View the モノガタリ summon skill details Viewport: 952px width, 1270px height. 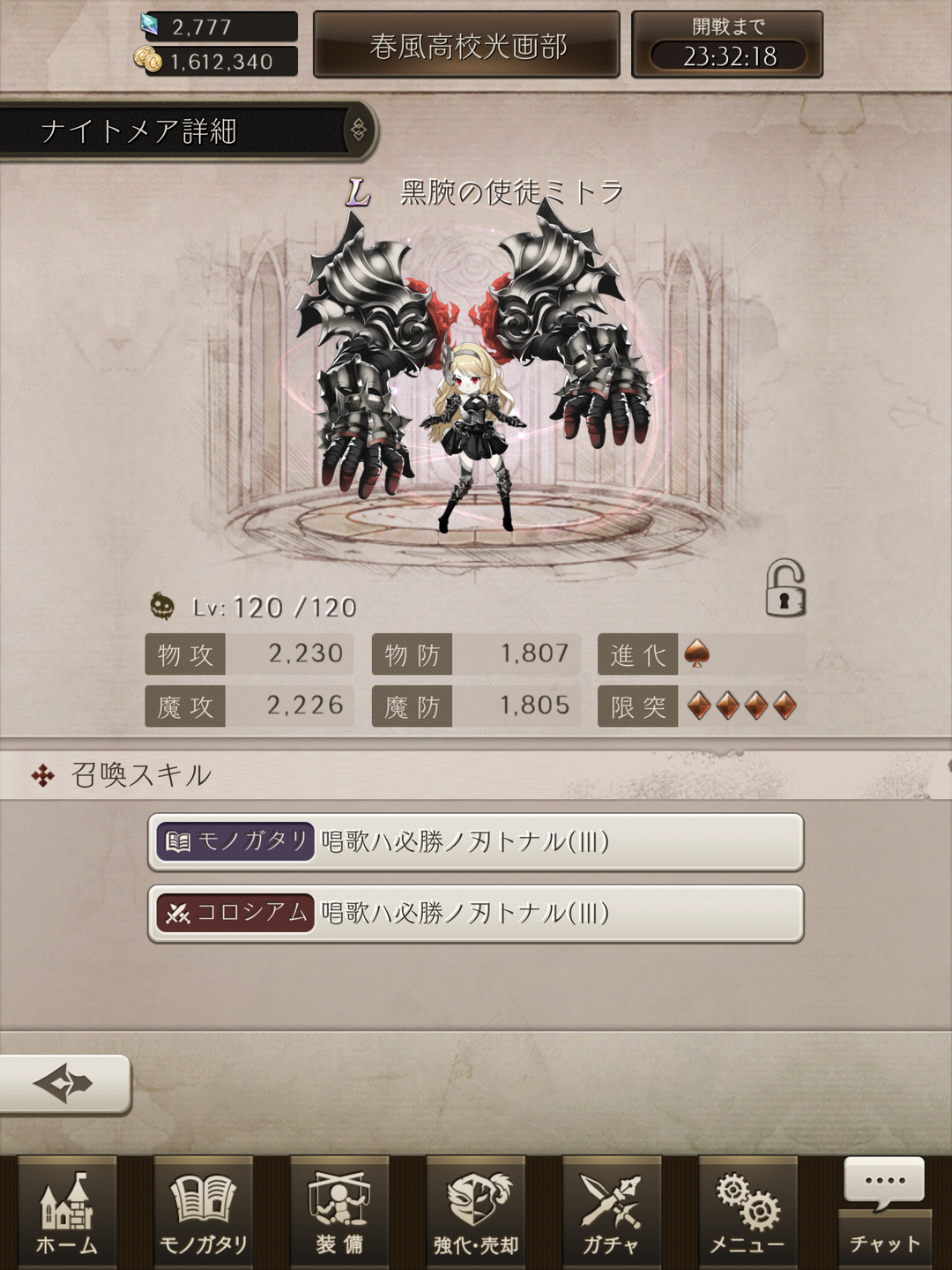pos(476,842)
